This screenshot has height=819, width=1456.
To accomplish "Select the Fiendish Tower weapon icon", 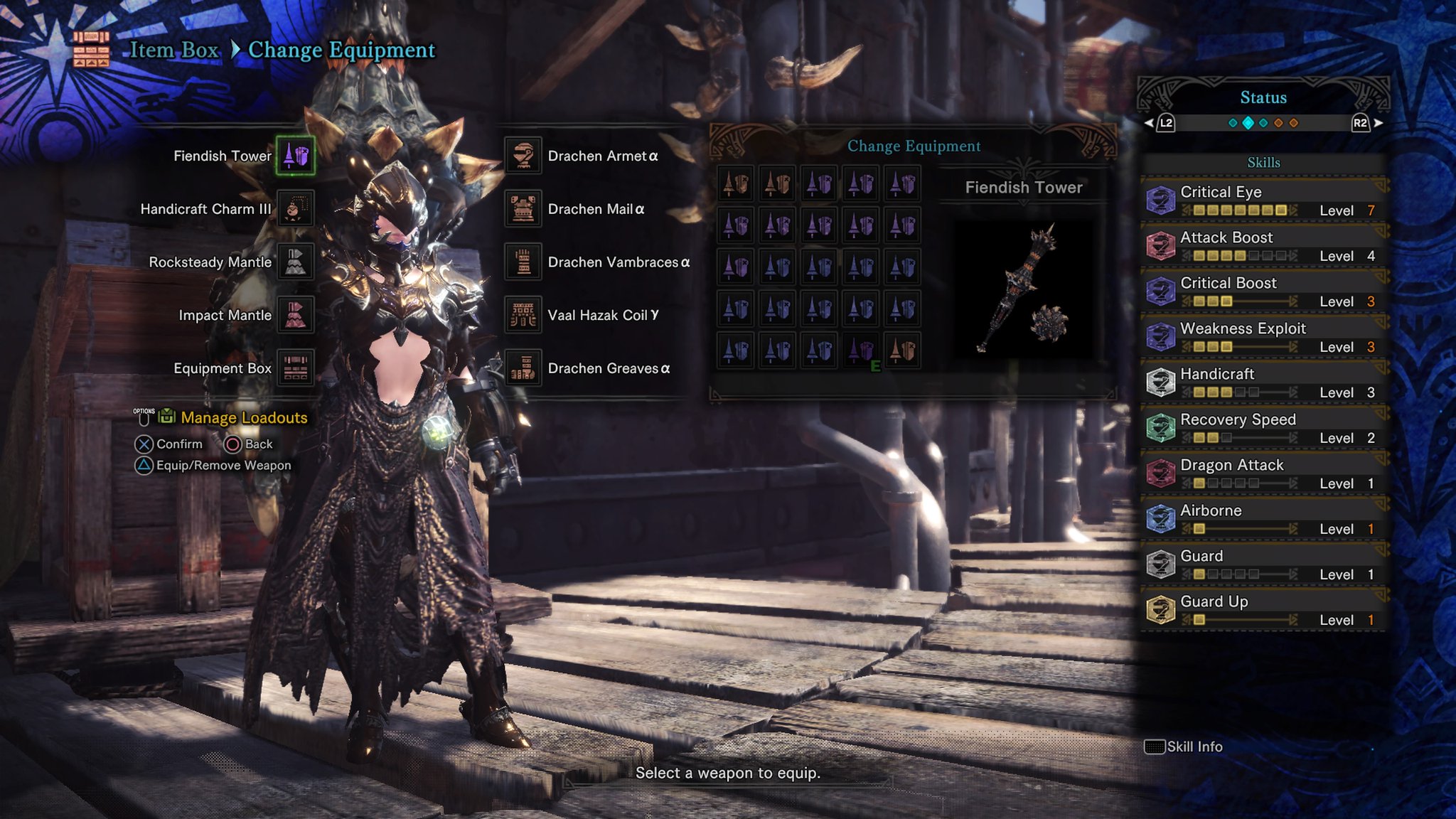I will (x=294, y=155).
